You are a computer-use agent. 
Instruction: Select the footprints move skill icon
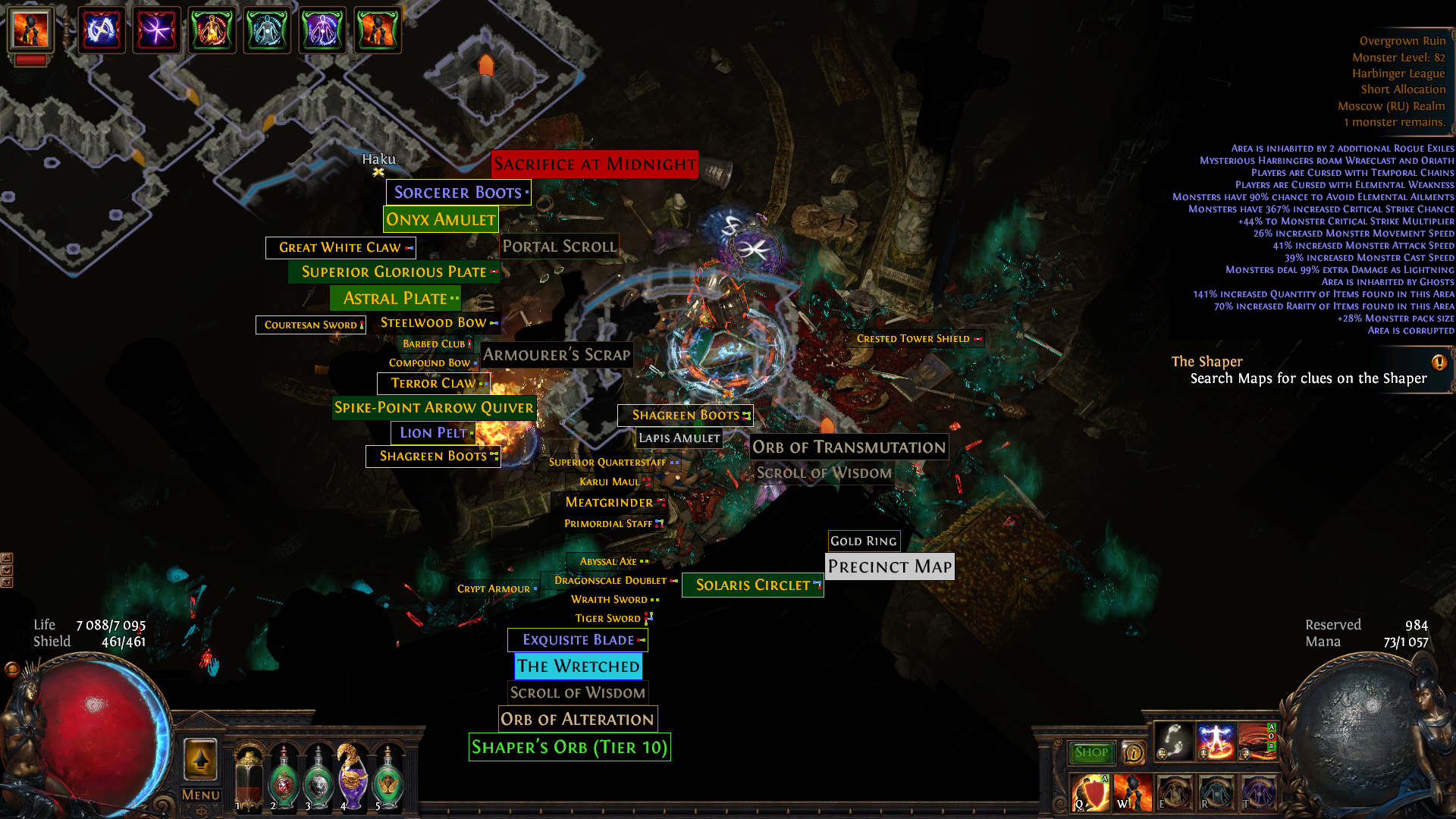[x=1173, y=742]
